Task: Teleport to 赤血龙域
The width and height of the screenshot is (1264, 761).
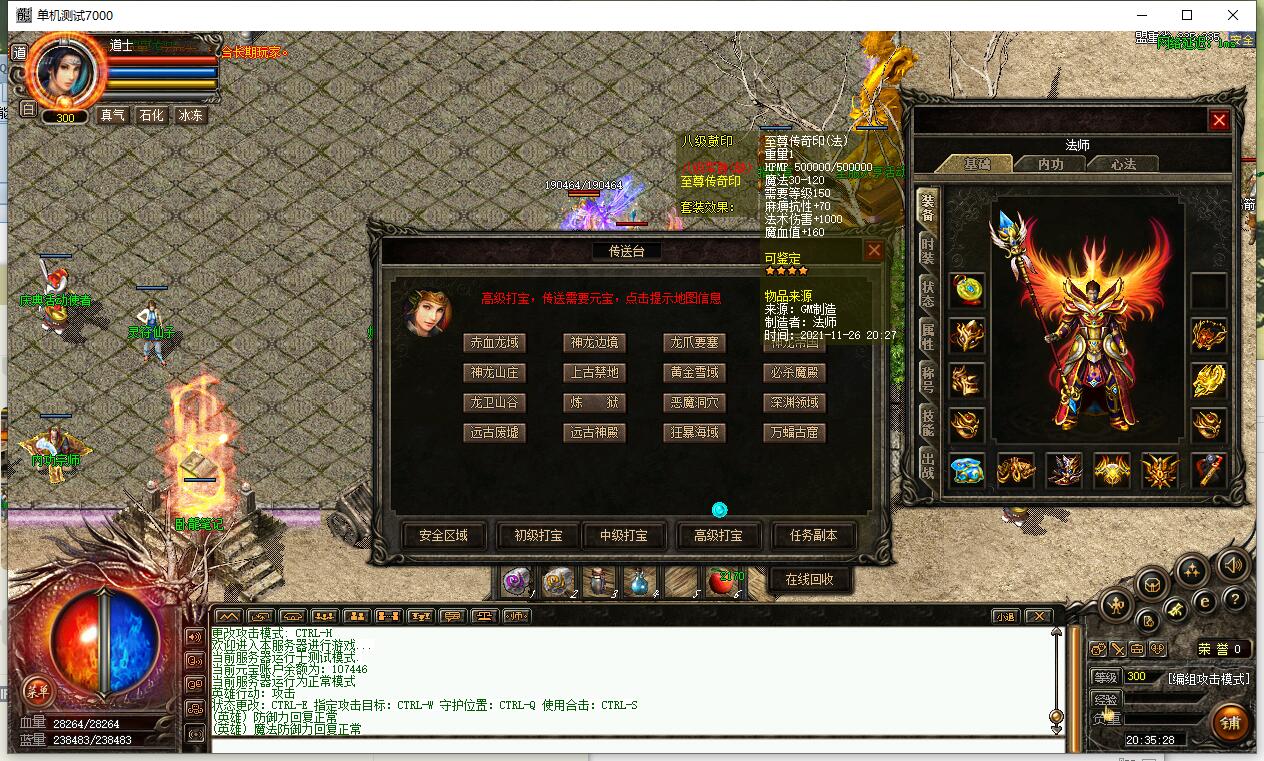Action: [494, 342]
